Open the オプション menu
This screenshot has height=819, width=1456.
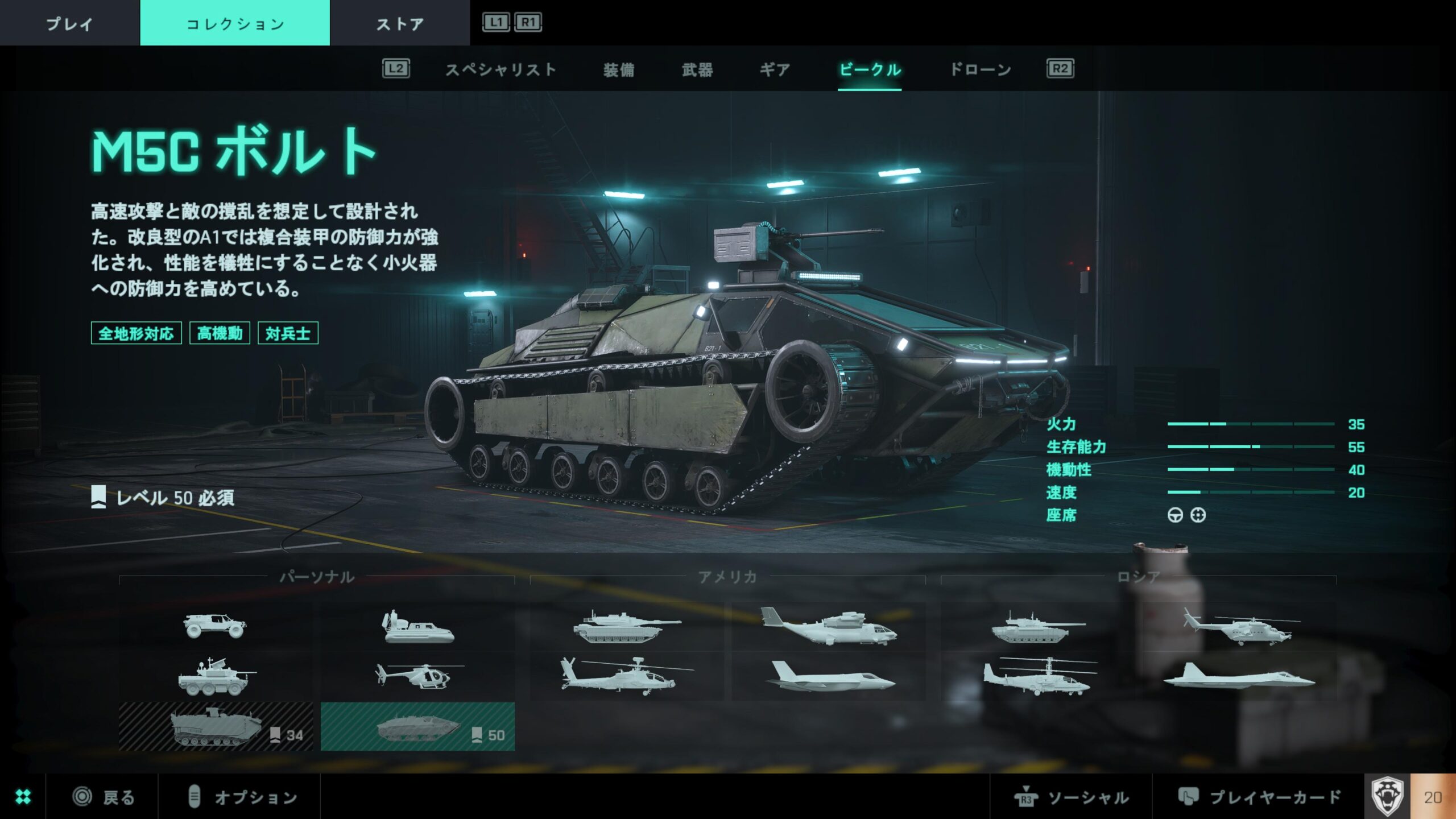[x=242, y=797]
